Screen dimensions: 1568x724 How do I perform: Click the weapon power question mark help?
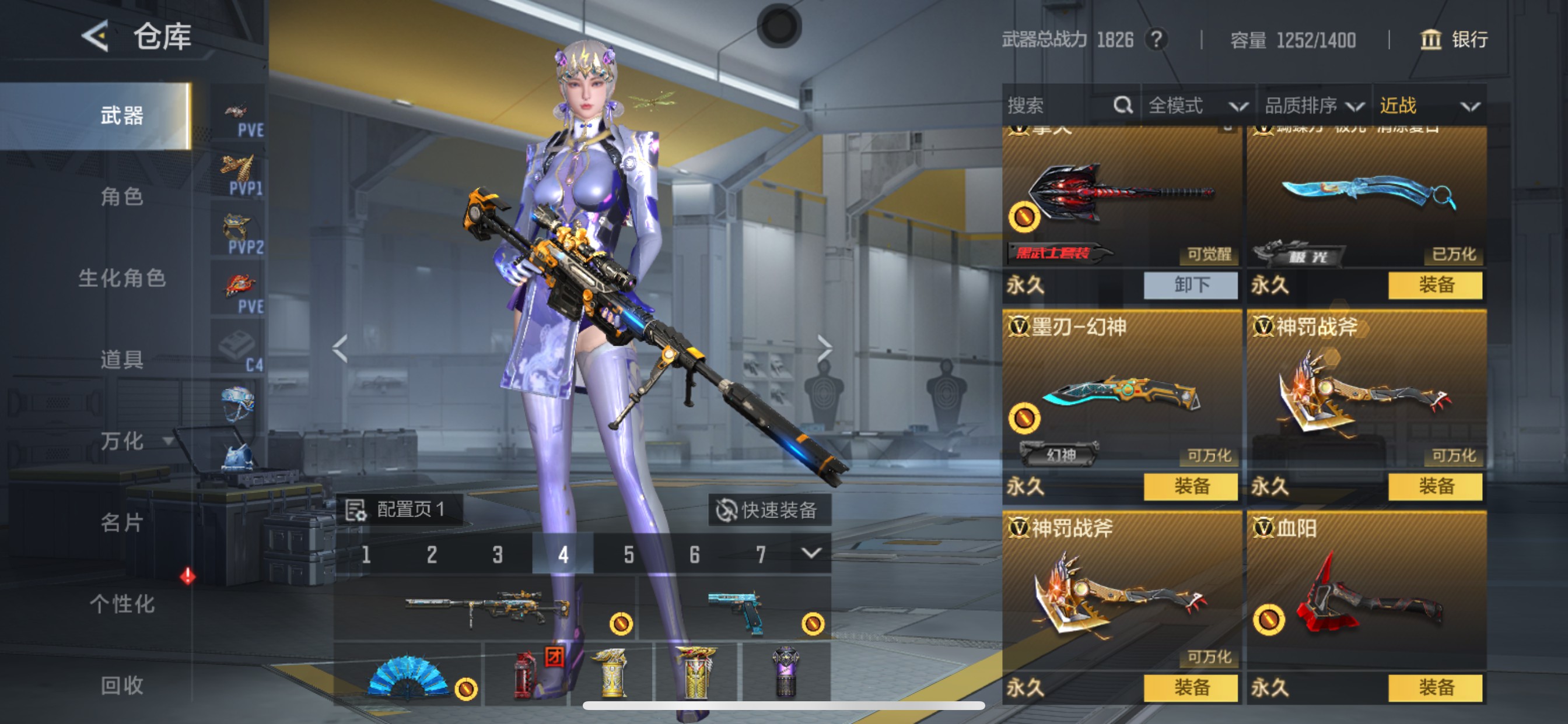[x=1156, y=40]
